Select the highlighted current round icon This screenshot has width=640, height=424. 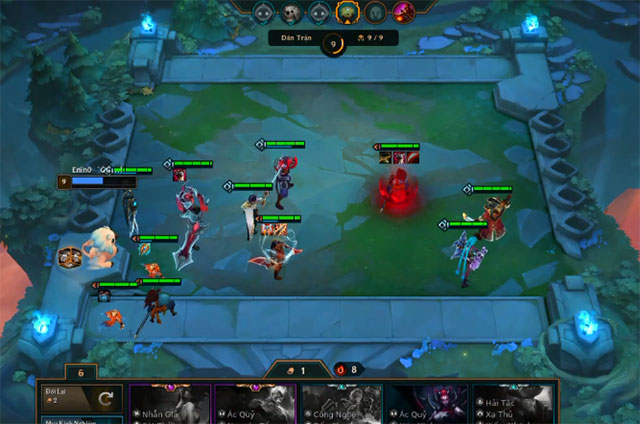pyautogui.click(x=348, y=12)
